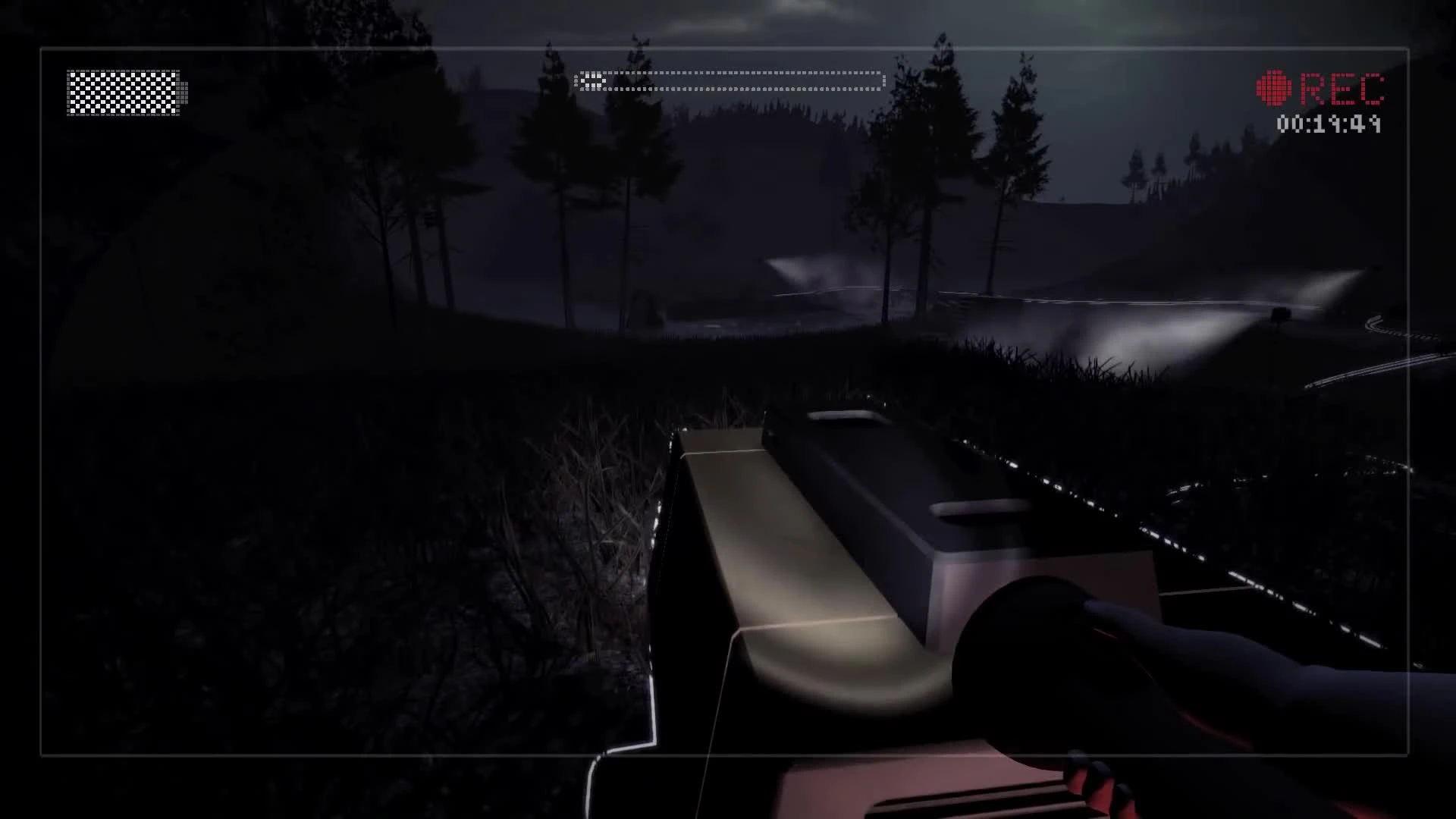1456x819 pixels.
Task: Expand the top-center dashed status bar
Action: tap(728, 78)
